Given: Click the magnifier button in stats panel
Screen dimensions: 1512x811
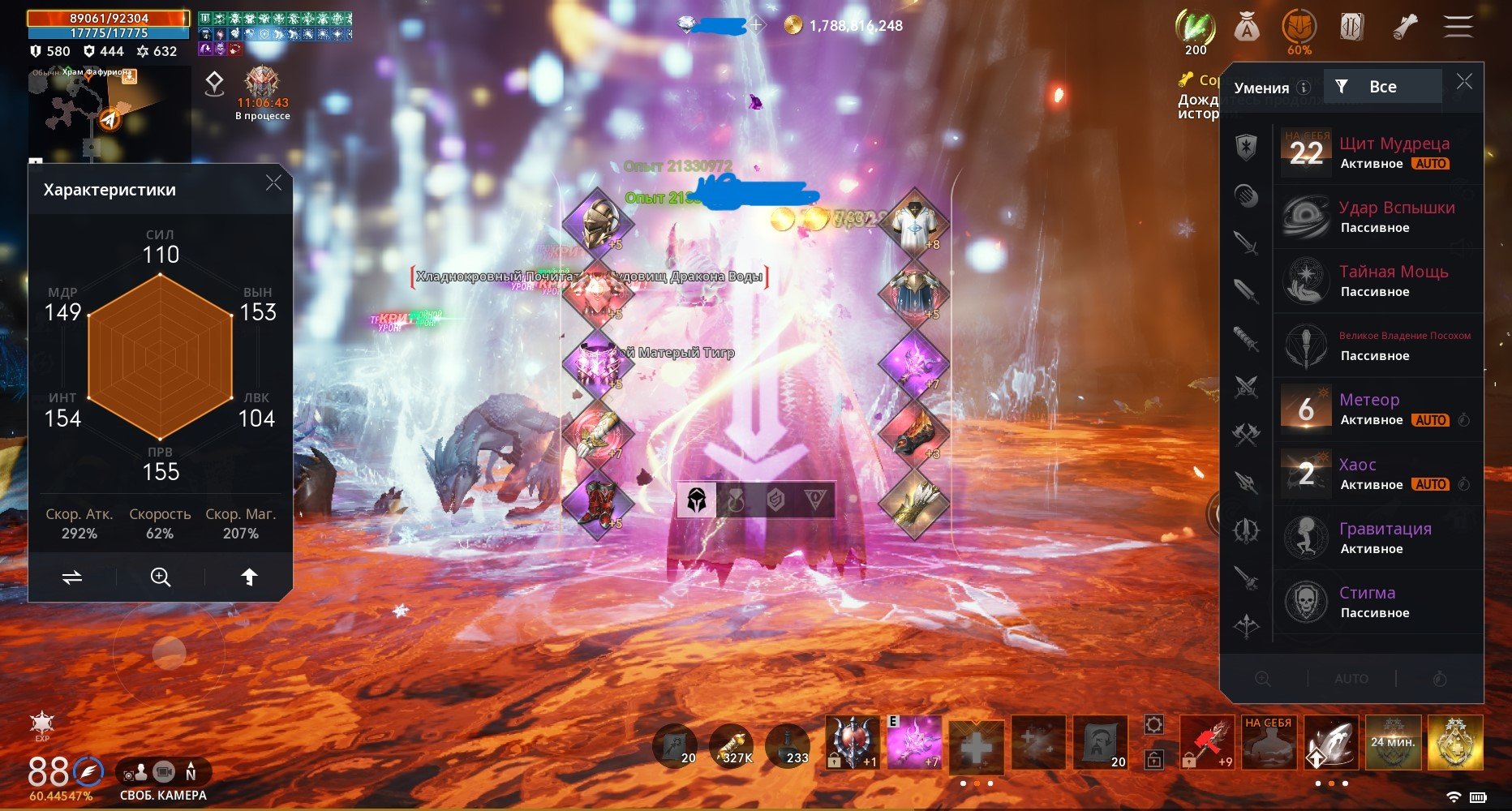Looking at the screenshot, I should point(161,577).
